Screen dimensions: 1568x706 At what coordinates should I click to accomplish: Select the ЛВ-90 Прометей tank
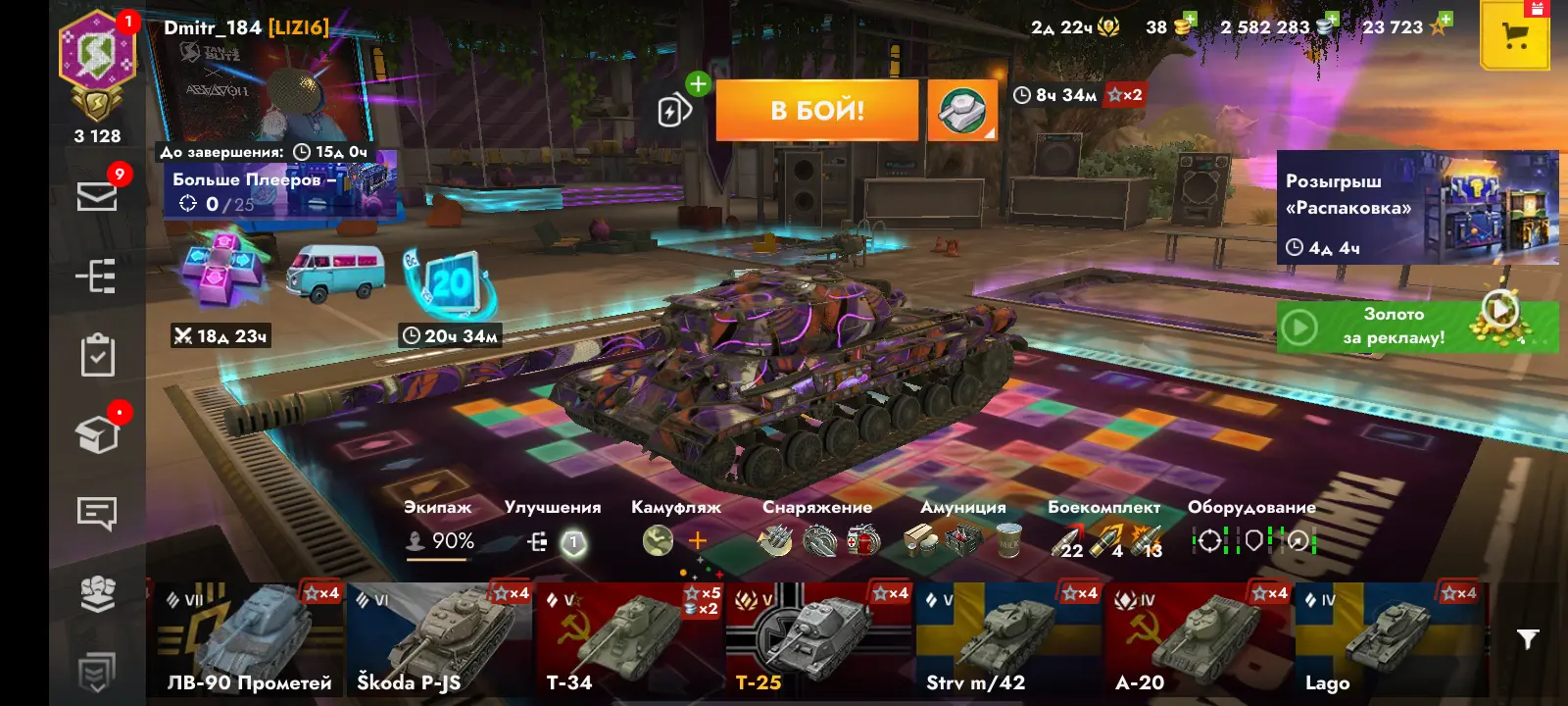coord(248,639)
